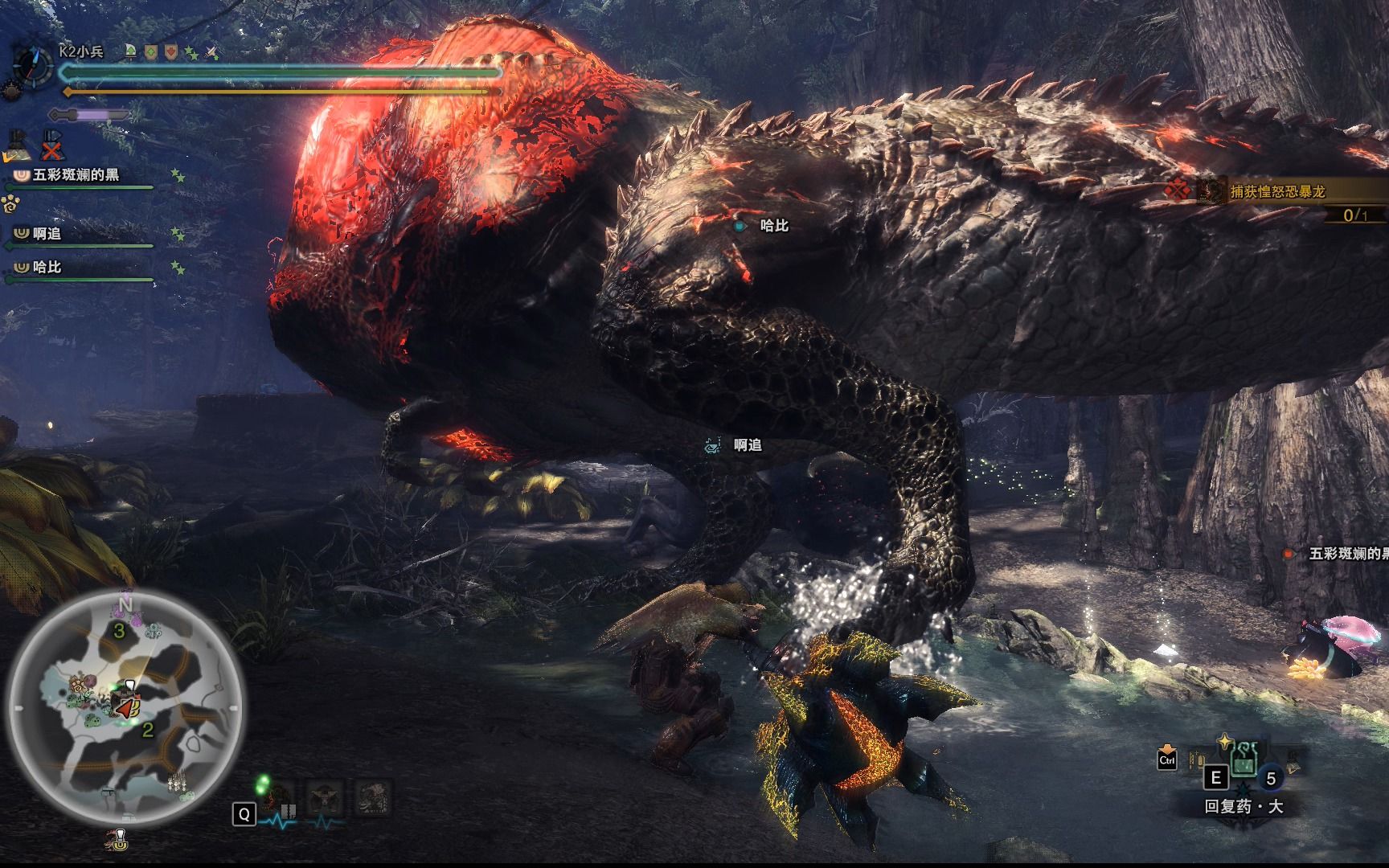Click the palico paw icon in party list
The image size is (1389, 868).
[x=10, y=204]
